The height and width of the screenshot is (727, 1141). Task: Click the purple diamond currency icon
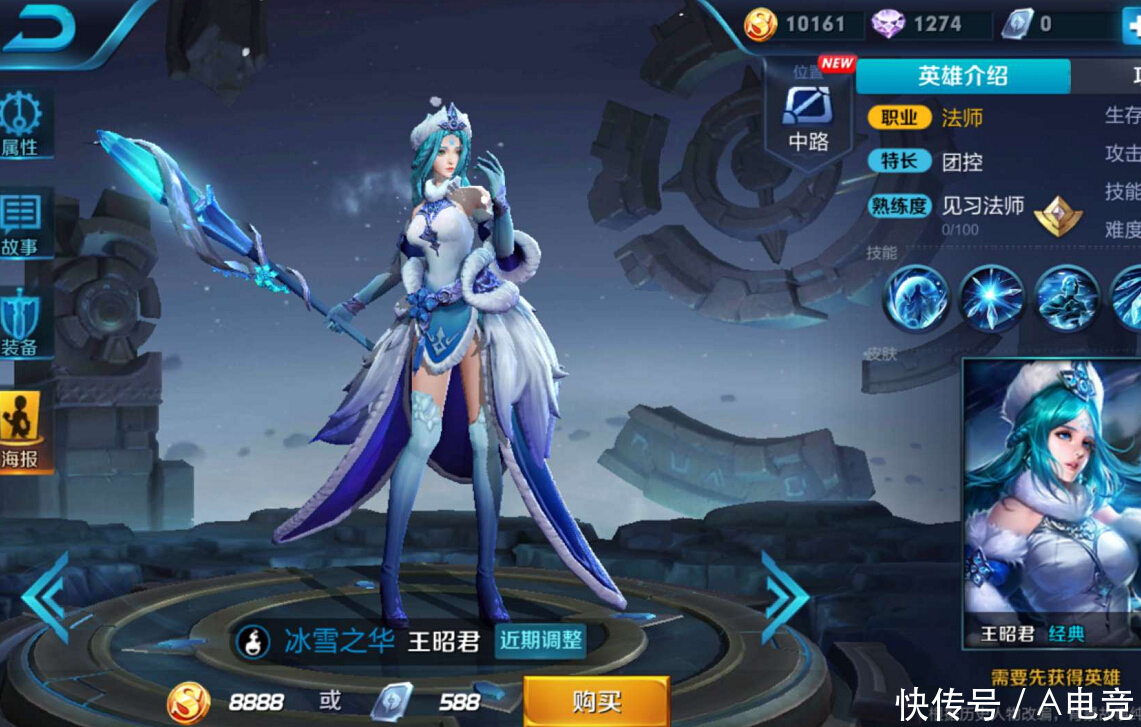point(887,24)
